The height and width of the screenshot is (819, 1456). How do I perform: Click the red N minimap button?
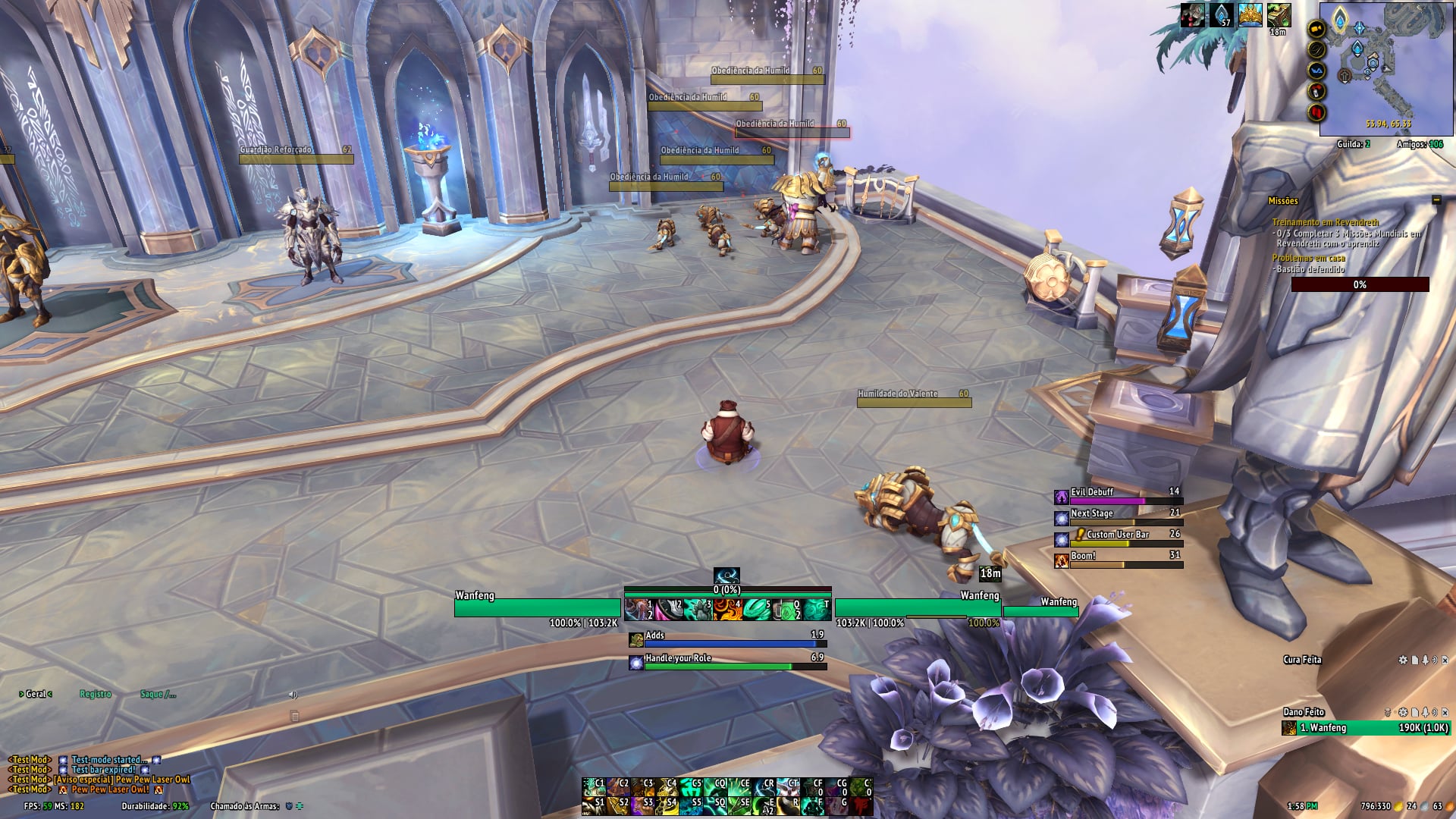[x=1316, y=113]
